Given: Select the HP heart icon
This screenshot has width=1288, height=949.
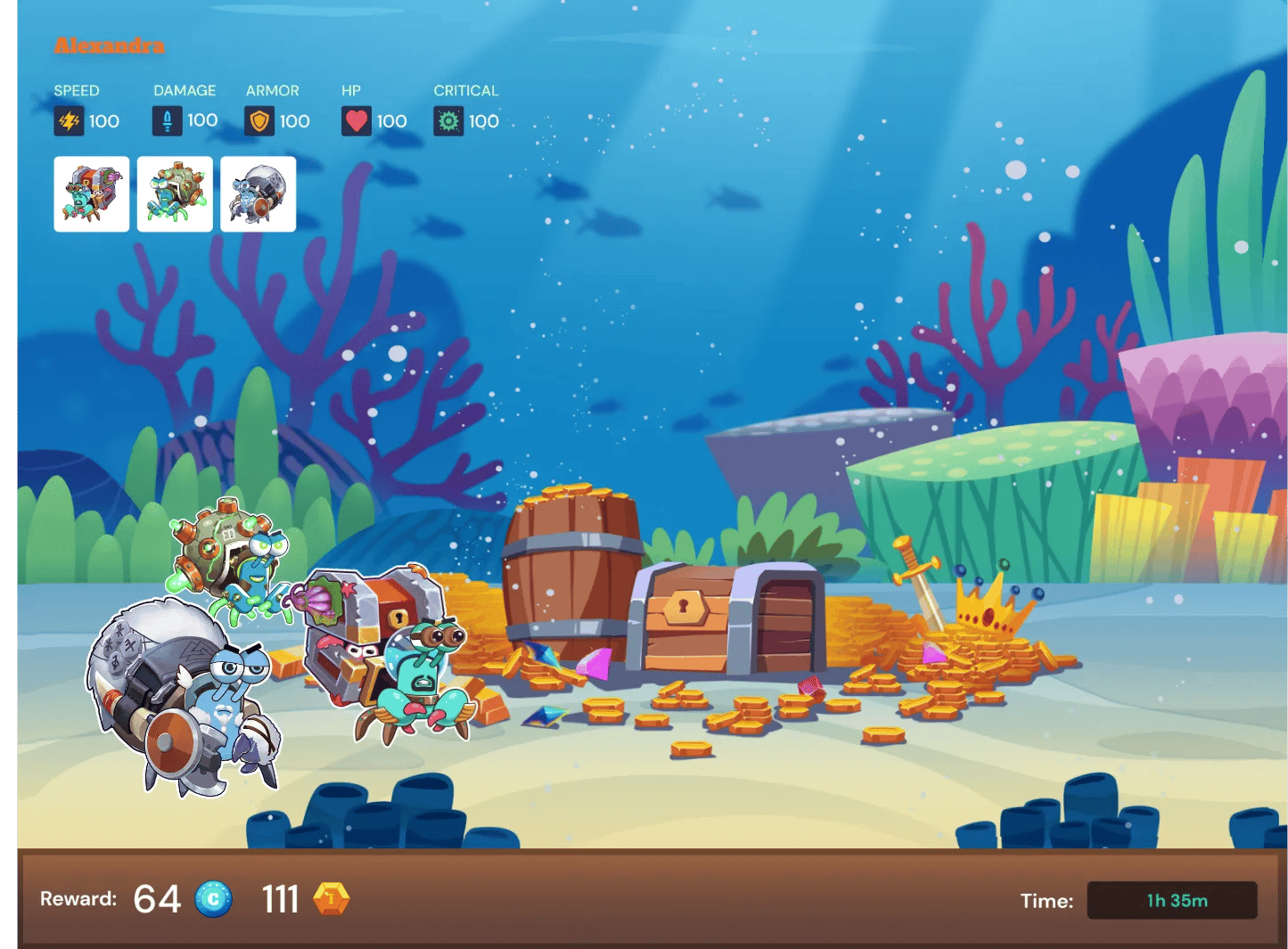Looking at the screenshot, I should coord(356,120).
